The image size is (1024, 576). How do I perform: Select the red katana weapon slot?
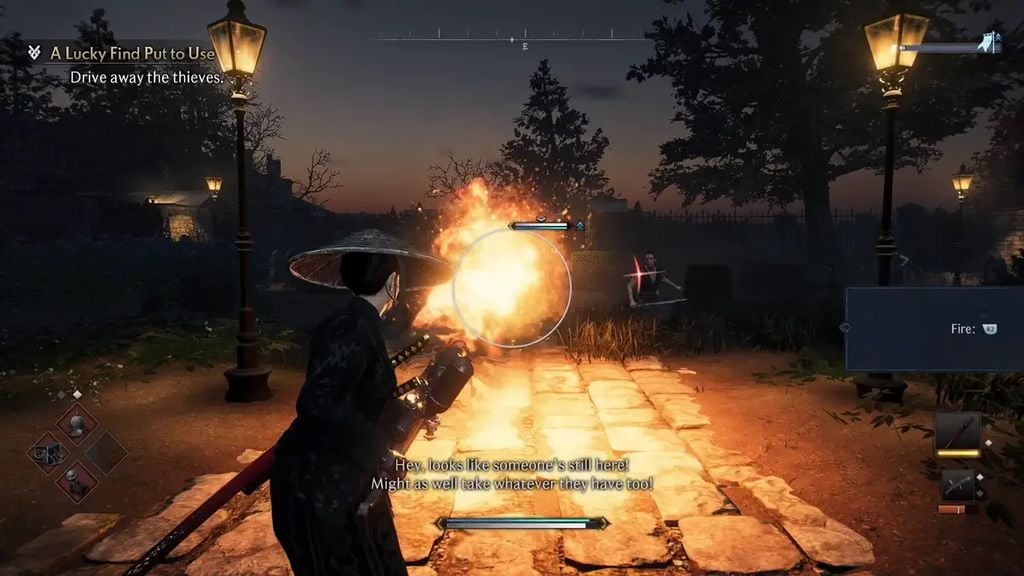point(958,433)
